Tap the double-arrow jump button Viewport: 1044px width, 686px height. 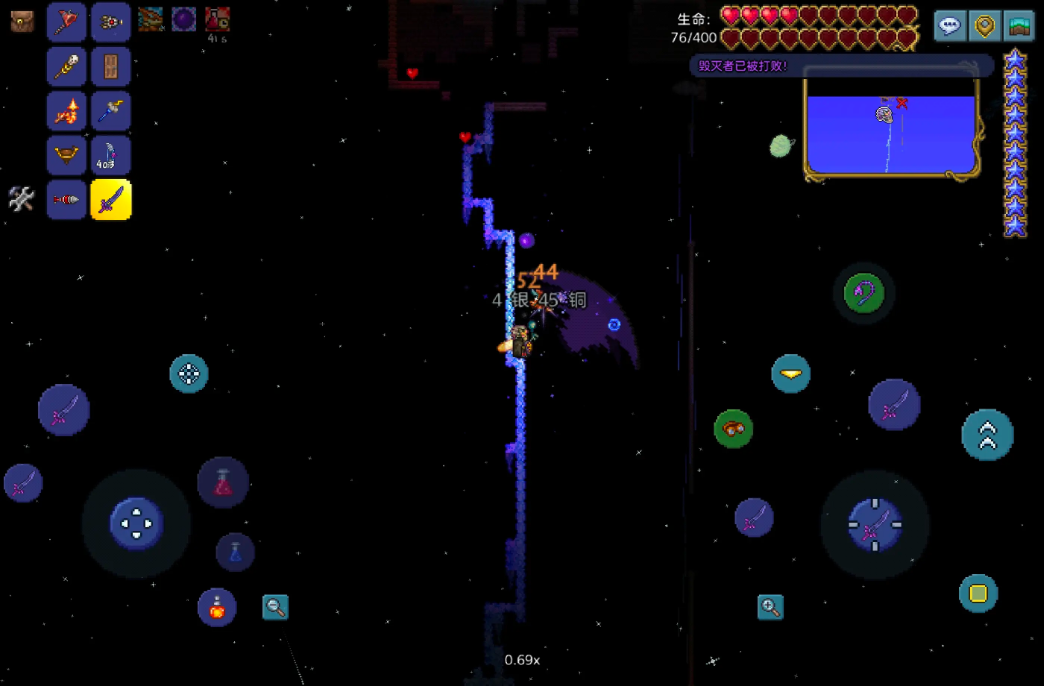[x=987, y=435]
